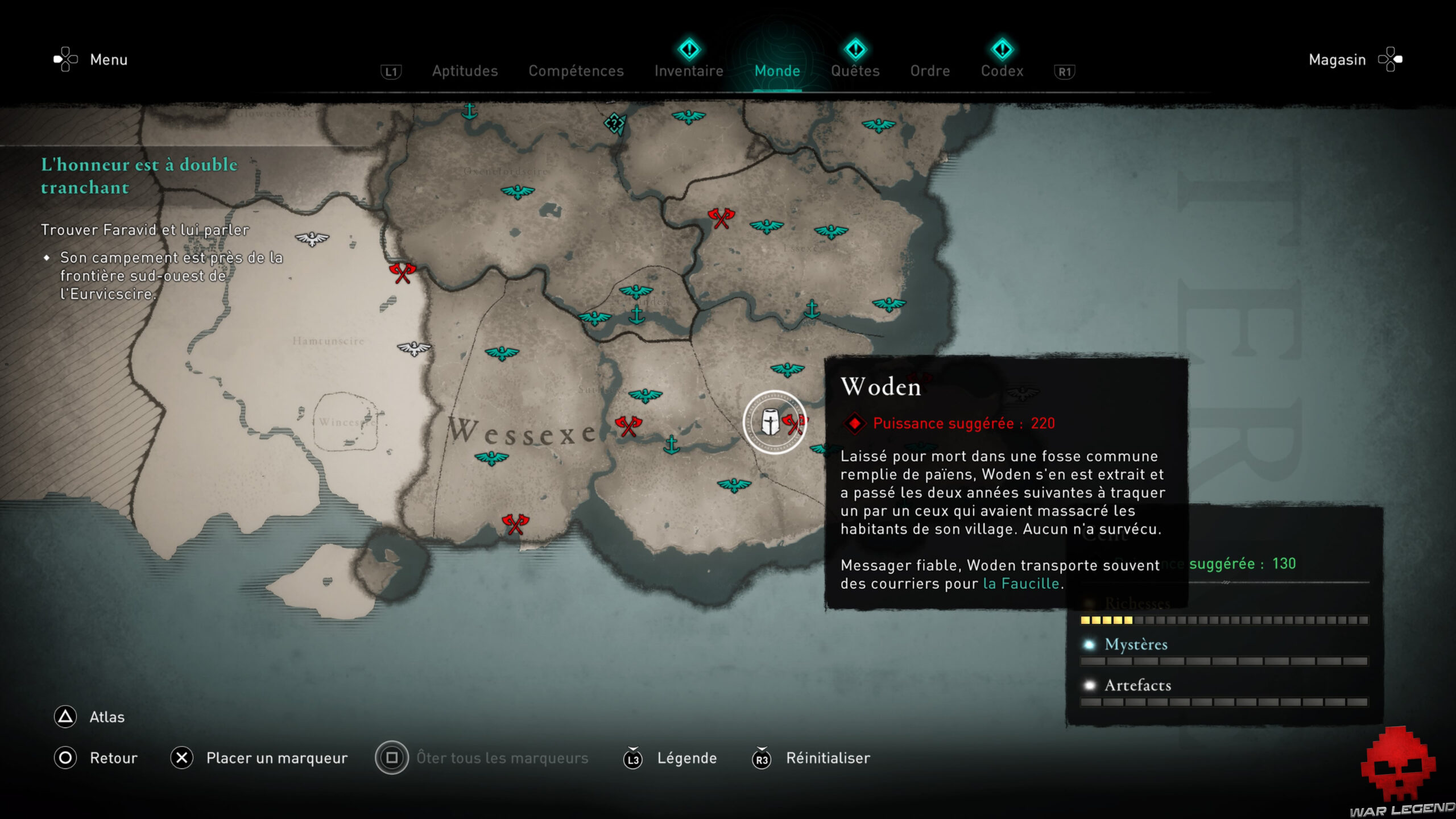
Task: Switch to the Quêtes tab
Action: click(x=855, y=71)
